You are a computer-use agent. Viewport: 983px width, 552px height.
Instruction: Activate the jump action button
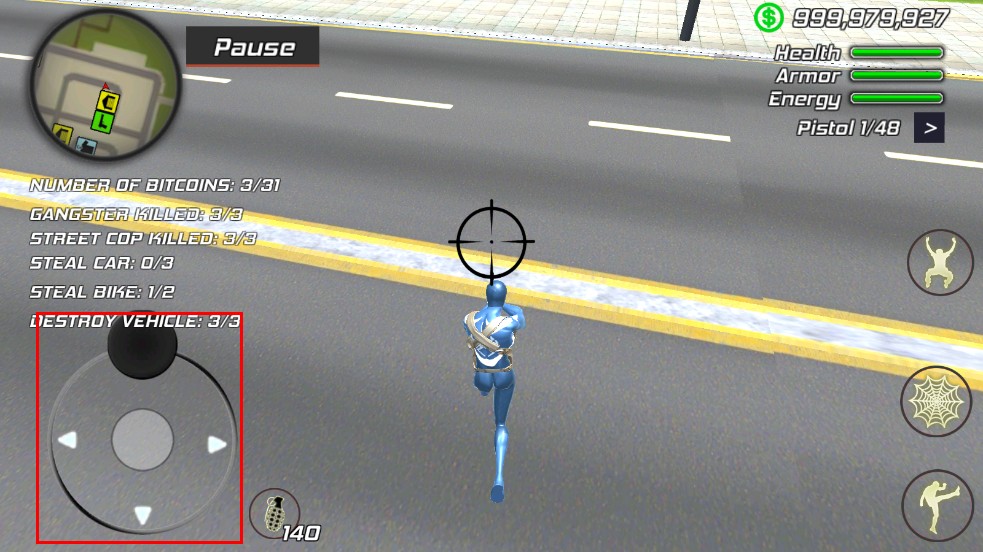[x=940, y=262]
